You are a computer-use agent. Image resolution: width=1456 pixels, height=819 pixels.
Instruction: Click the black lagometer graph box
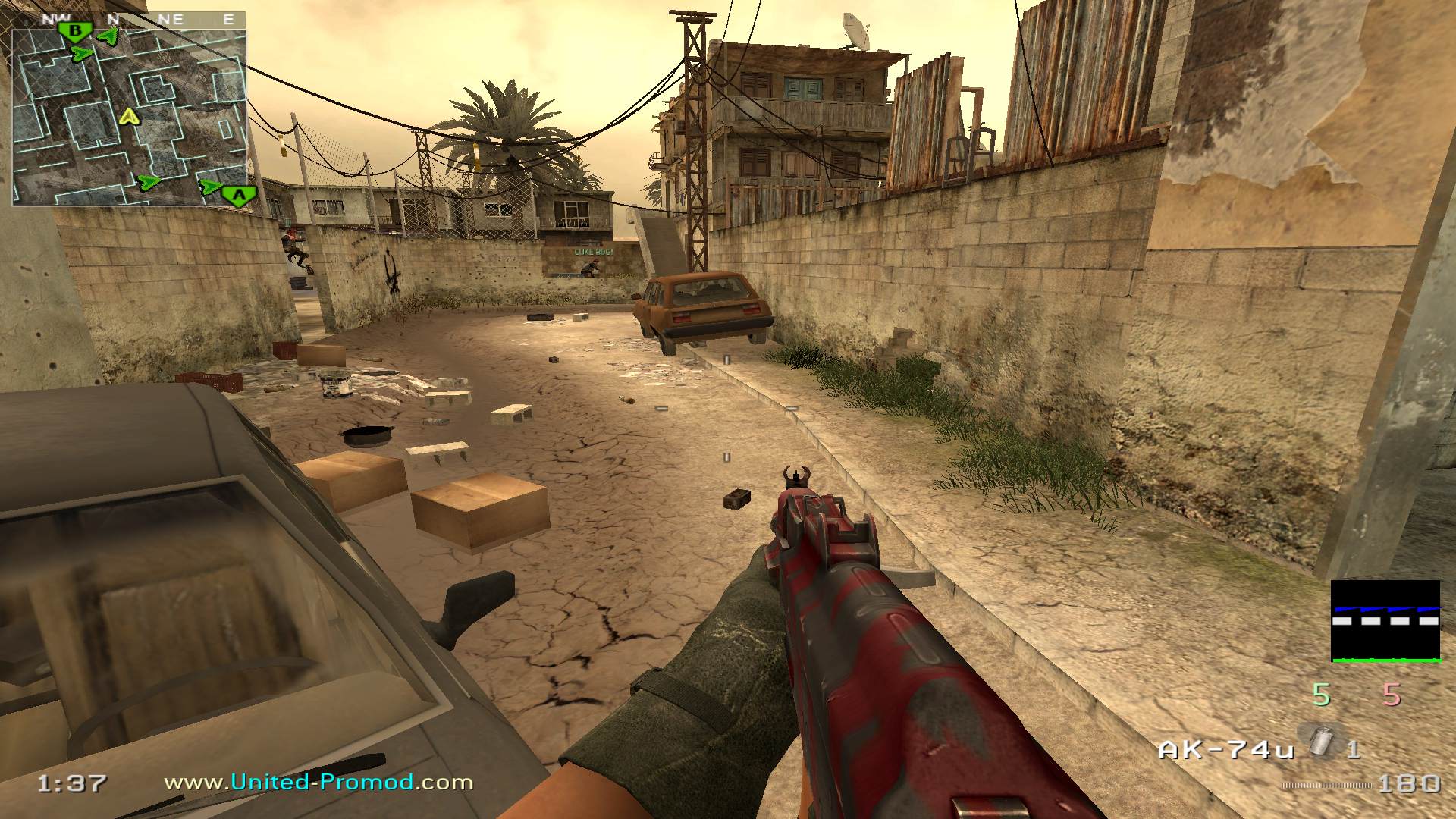point(1385,621)
